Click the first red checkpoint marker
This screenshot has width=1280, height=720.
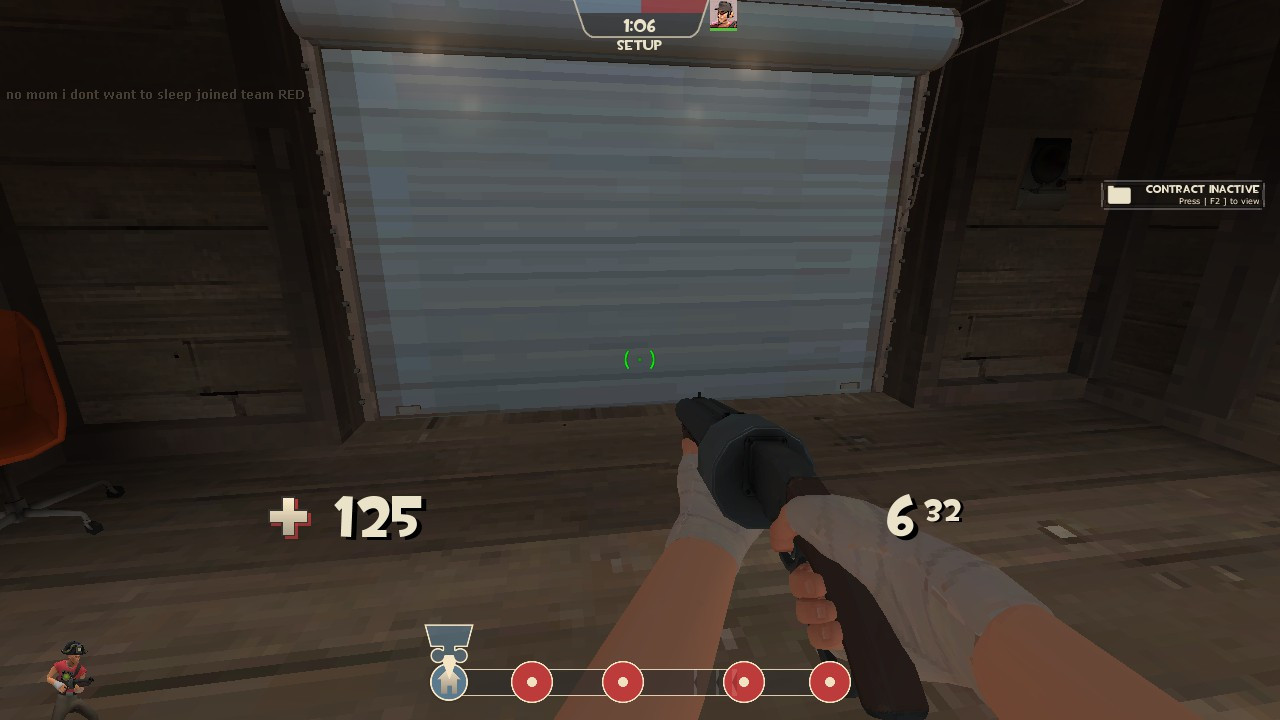coord(532,682)
